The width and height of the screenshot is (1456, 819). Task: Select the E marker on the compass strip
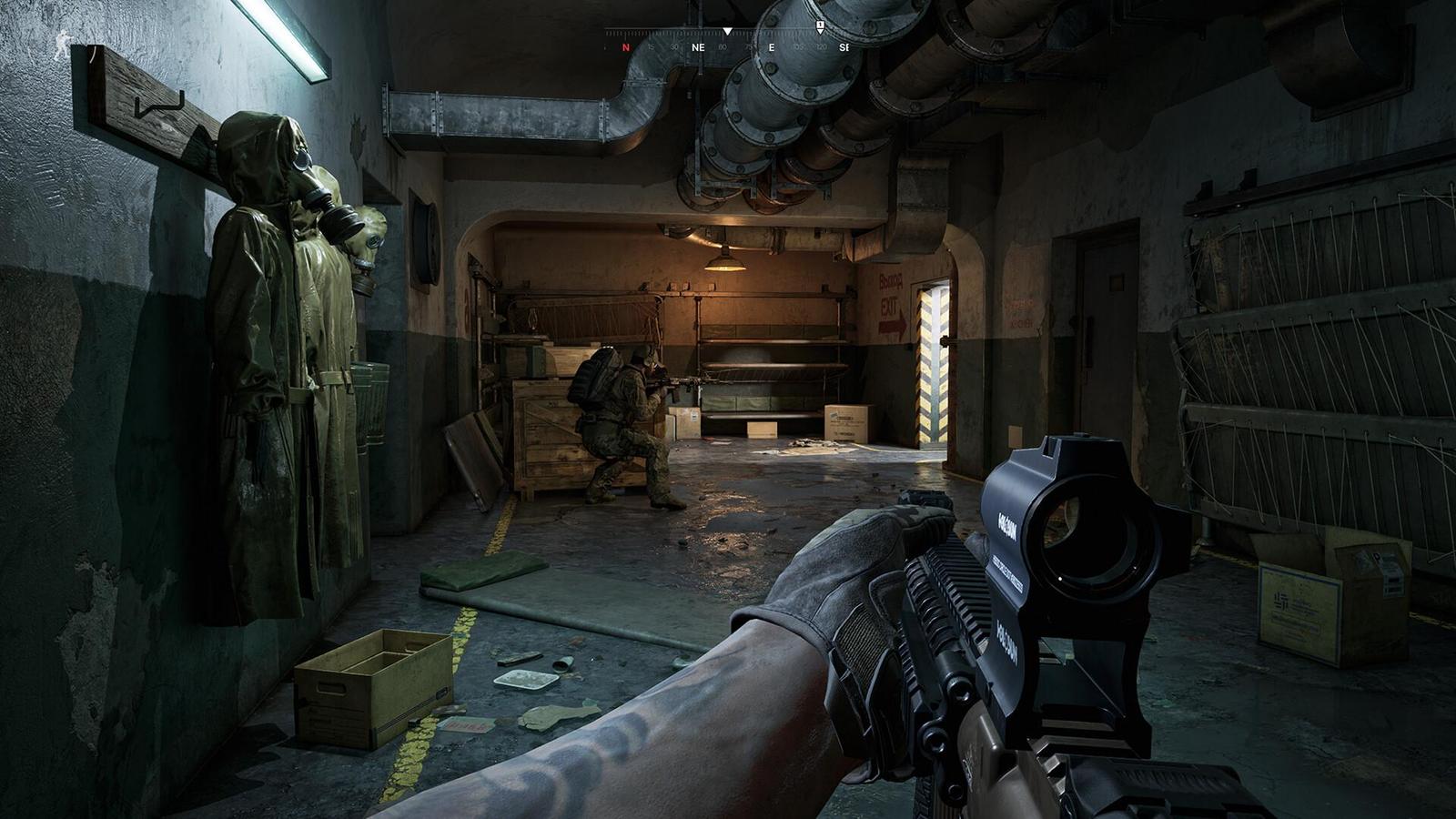coord(772,47)
